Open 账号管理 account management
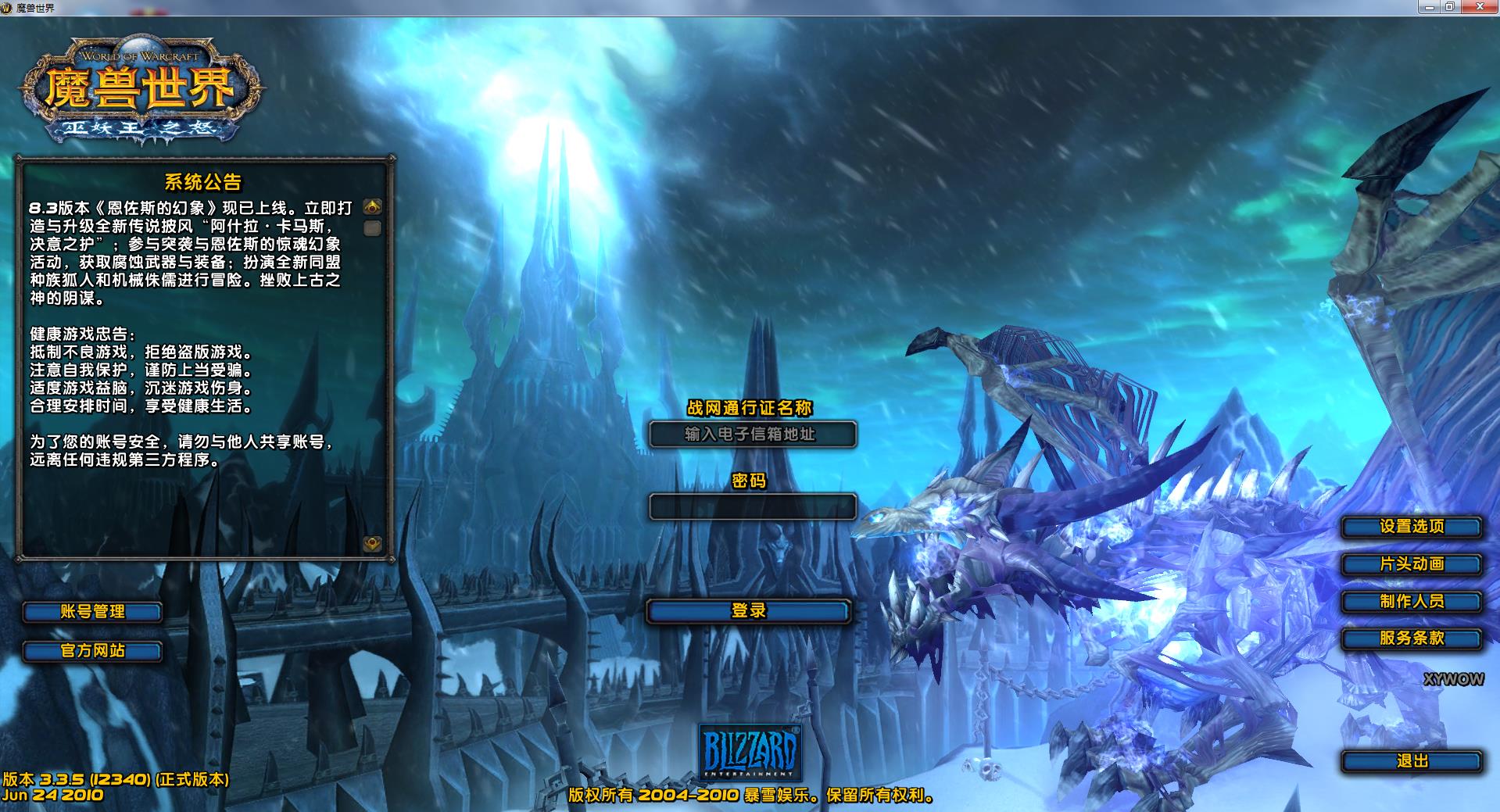The width and height of the screenshot is (1500, 812). point(92,612)
